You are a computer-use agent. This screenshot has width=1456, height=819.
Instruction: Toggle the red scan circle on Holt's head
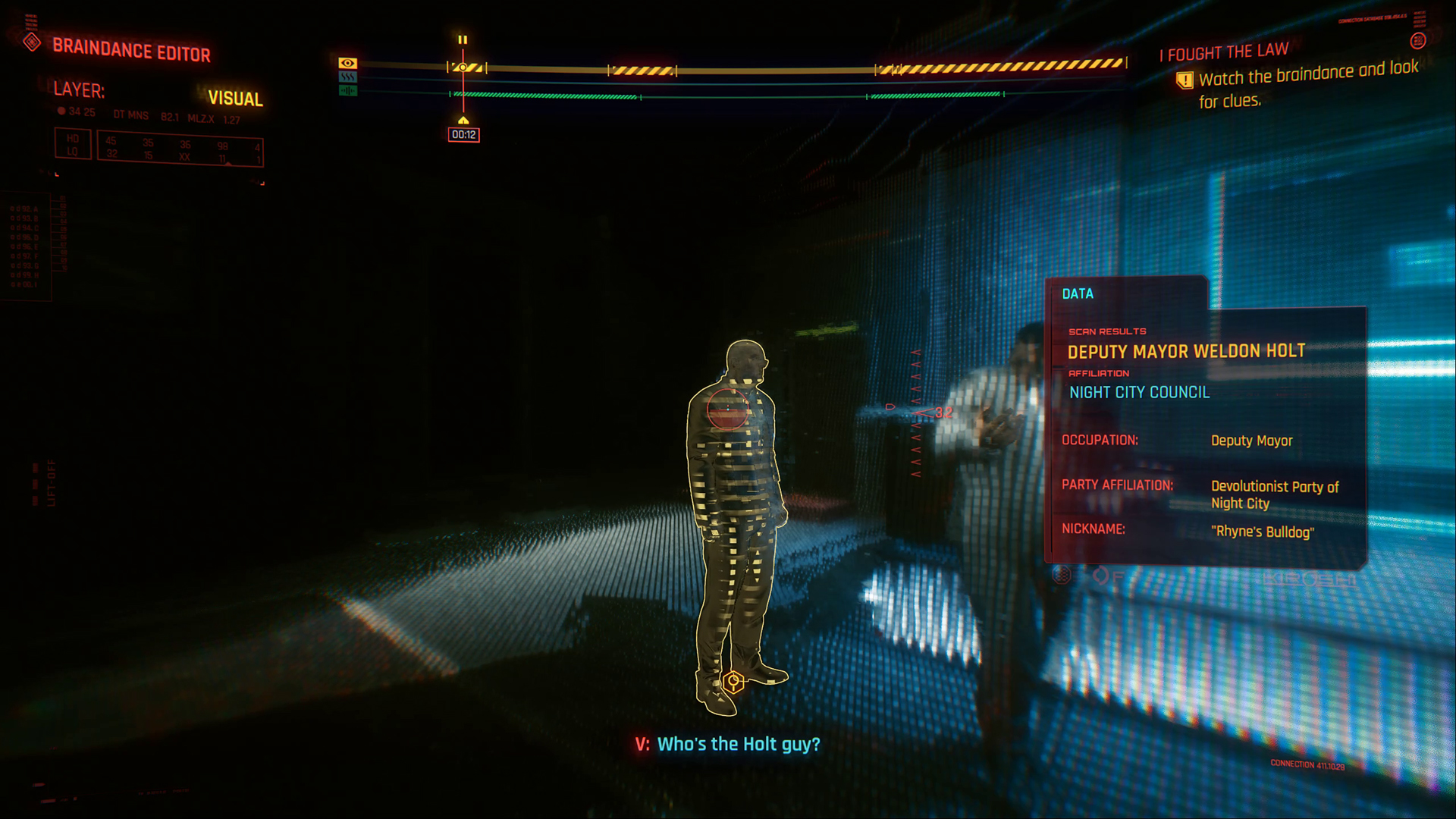[x=727, y=409]
